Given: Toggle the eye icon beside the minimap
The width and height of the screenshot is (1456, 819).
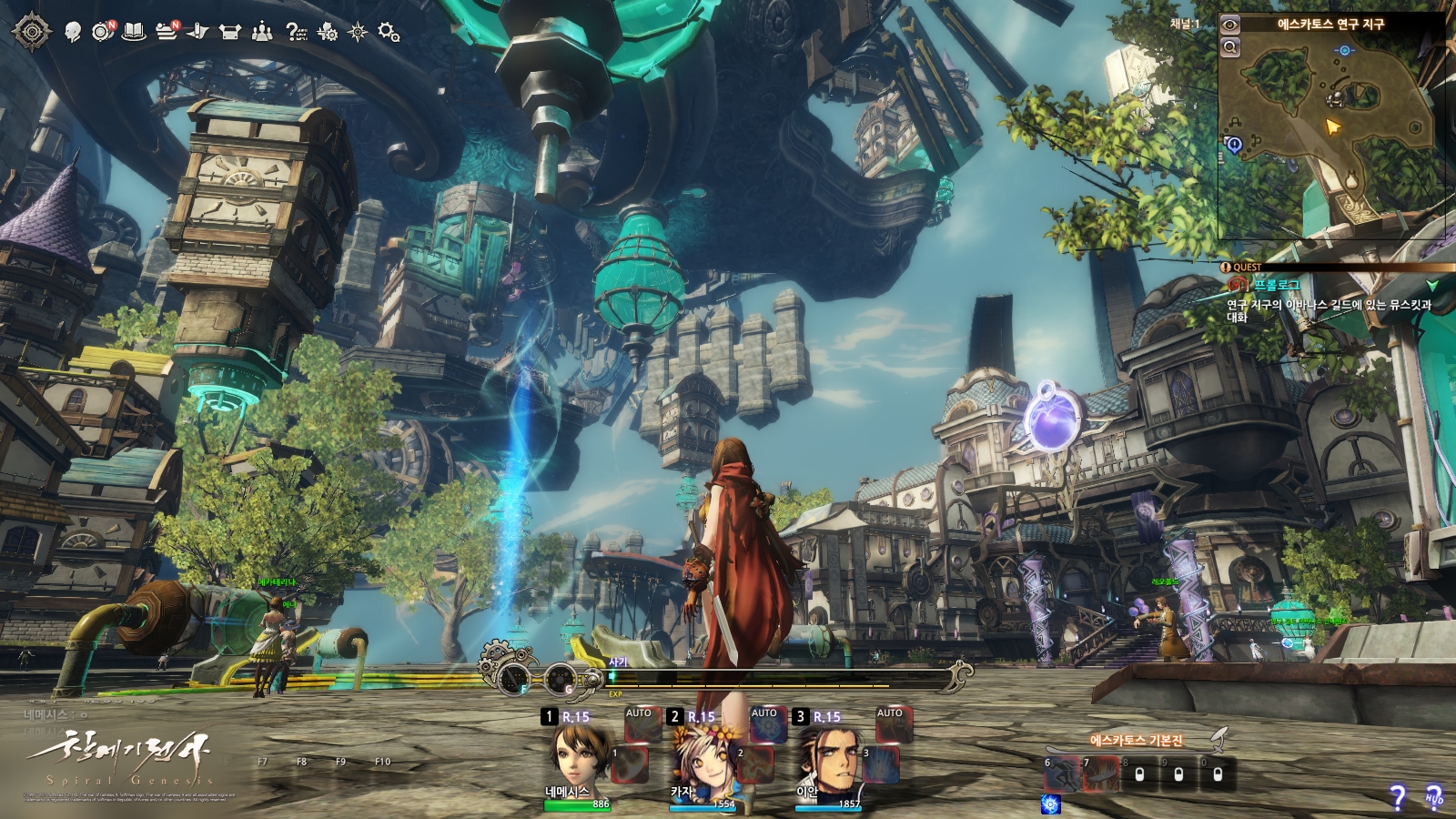Looking at the screenshot, I should click(1230, 25).
